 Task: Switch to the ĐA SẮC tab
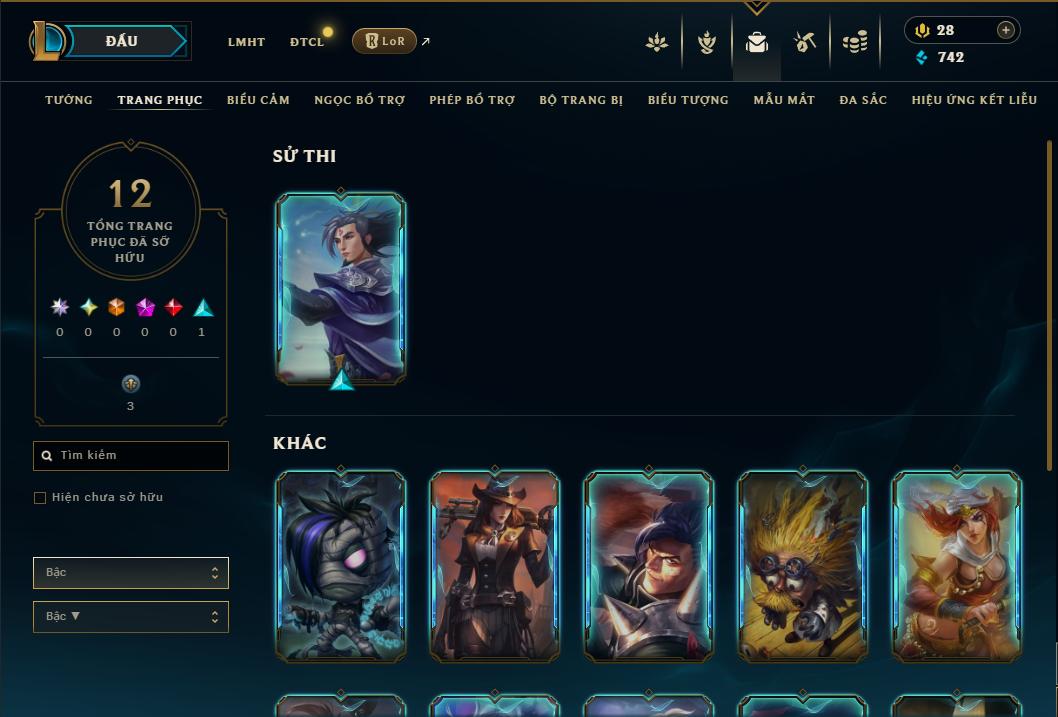tap(863, 100)
